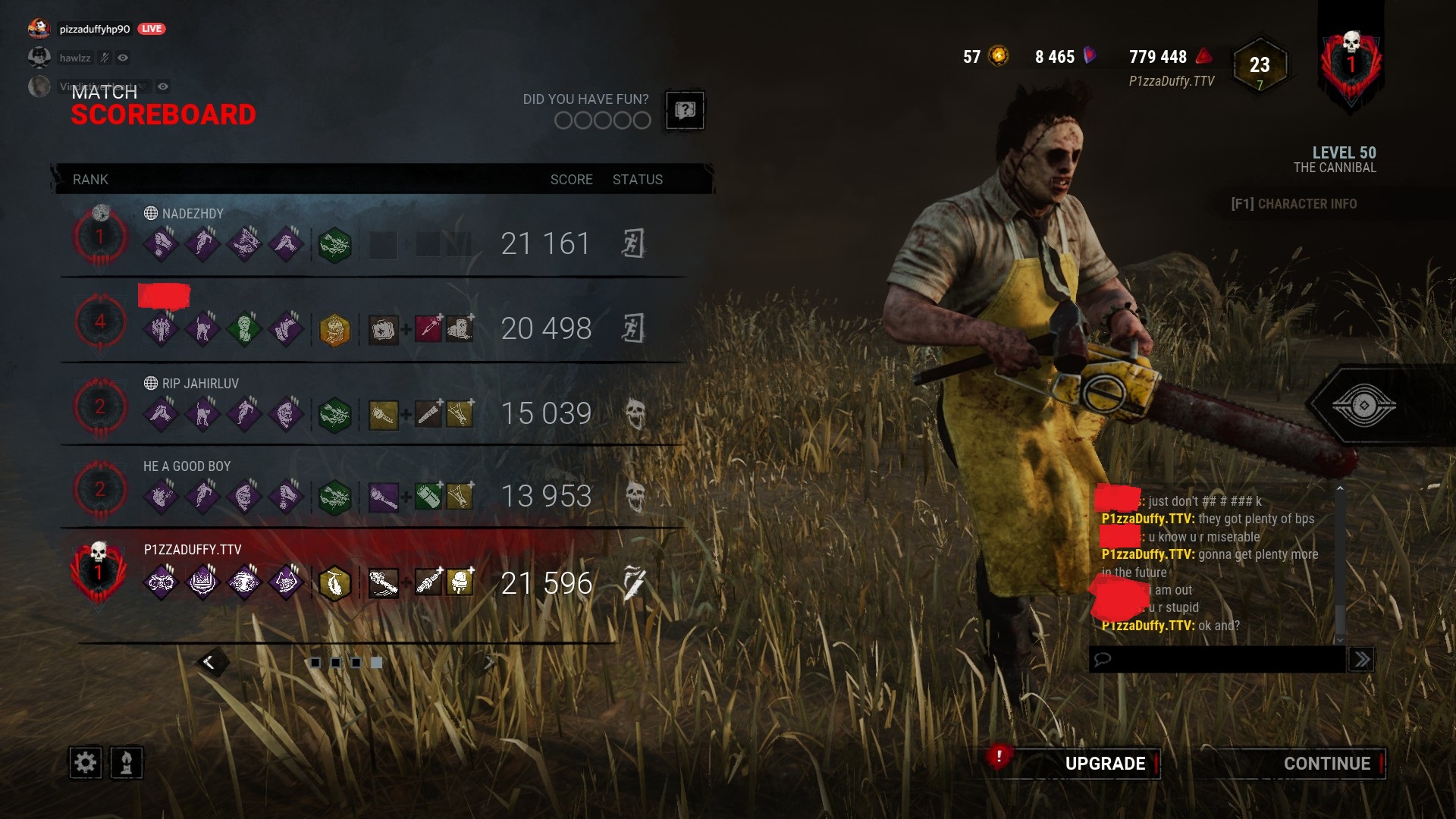The height and width of the screenshot is (819, 1456).
Task: Open the fourth scoreboard page square
Action: point(375,662)
